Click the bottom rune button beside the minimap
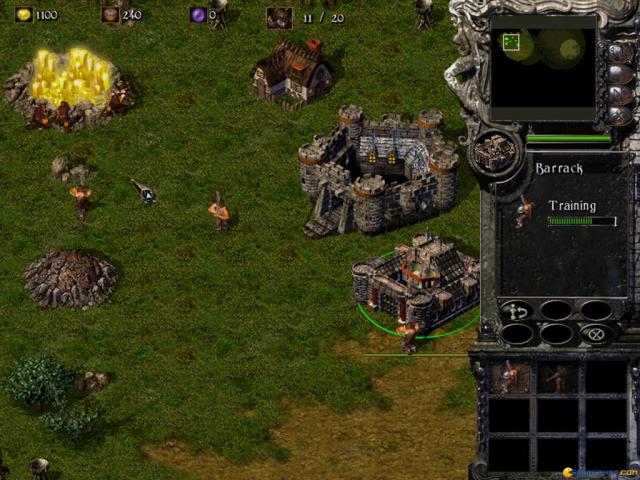 620,117
